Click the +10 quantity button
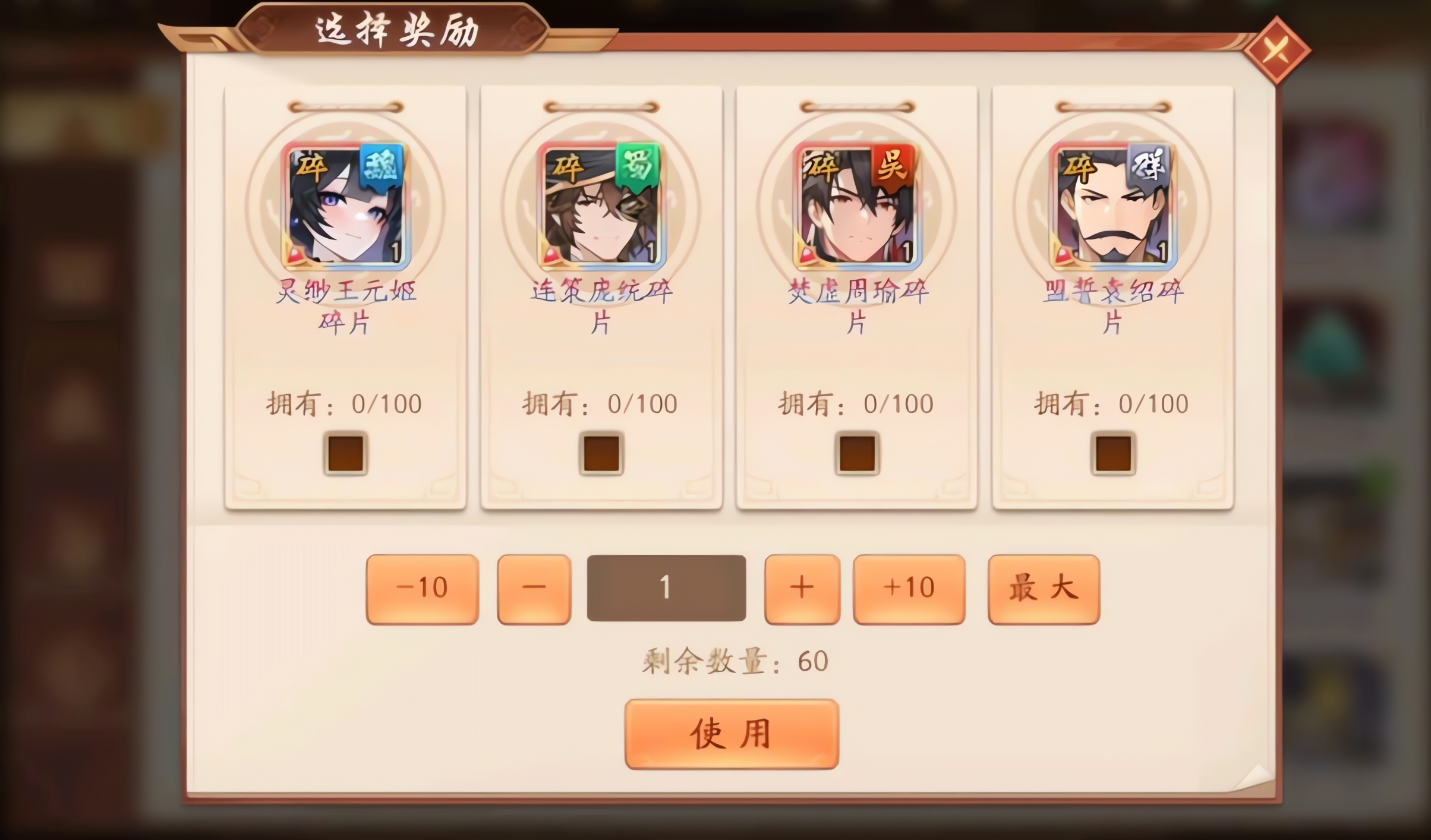Viewport: 1431px width, 840px height. 908,588
